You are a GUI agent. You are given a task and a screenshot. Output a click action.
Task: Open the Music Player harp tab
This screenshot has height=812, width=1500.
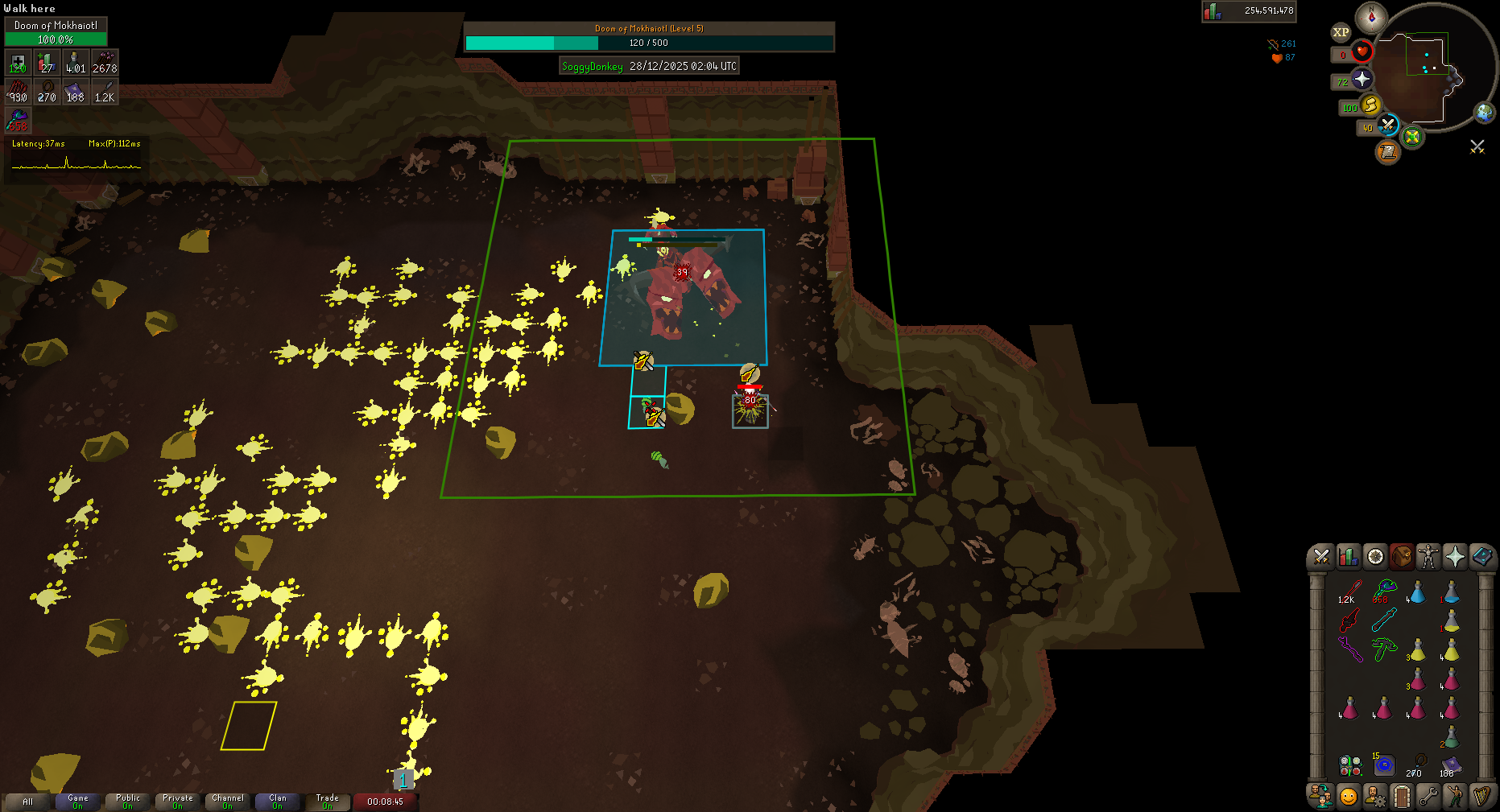[1481, 797]
